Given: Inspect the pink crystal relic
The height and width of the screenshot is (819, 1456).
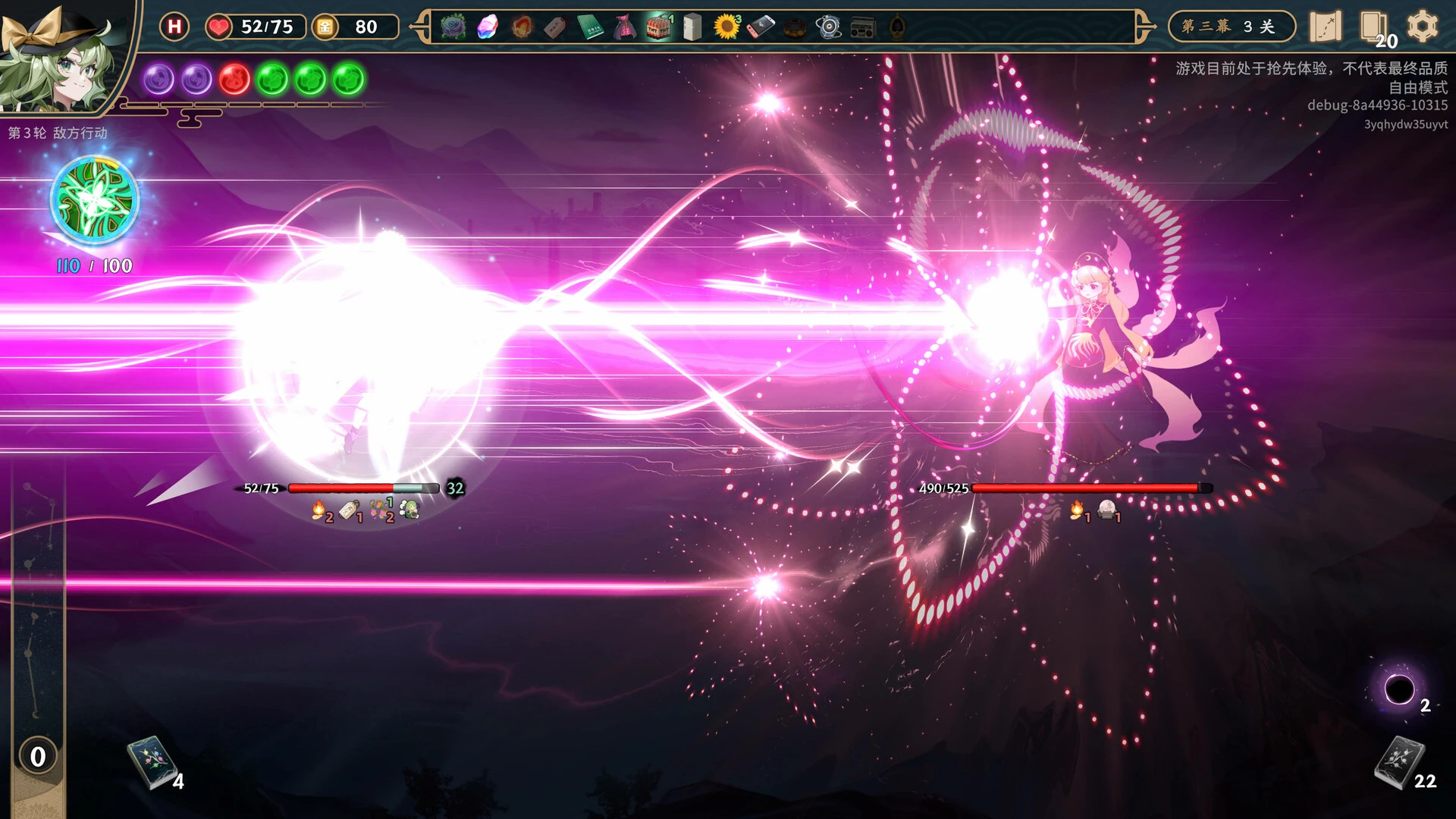Looking at the screenshot, I should pyautogui.click(x=487, y=27).
